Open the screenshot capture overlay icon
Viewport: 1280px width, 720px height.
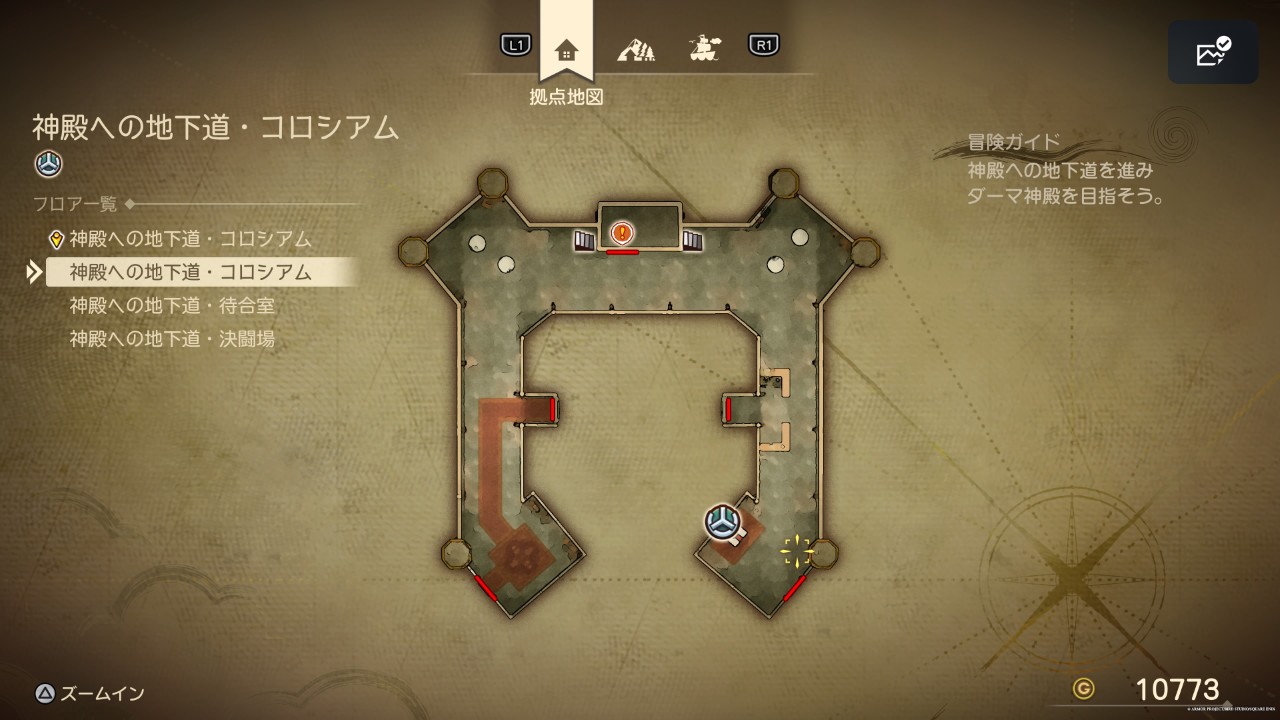point(1213,52)
